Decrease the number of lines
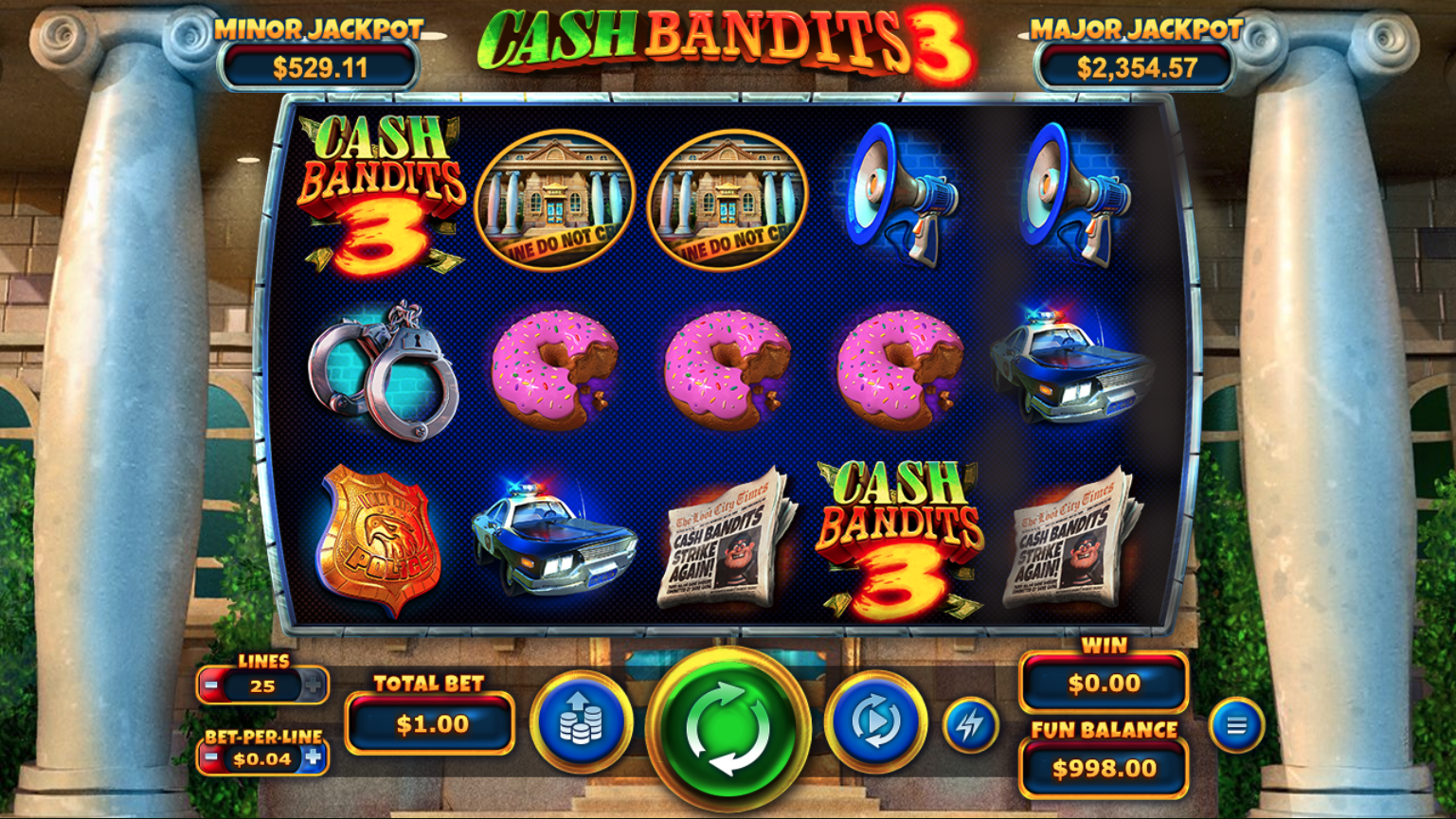The image size is (1456, 819). pyautogui.click(x=212, y=685)
